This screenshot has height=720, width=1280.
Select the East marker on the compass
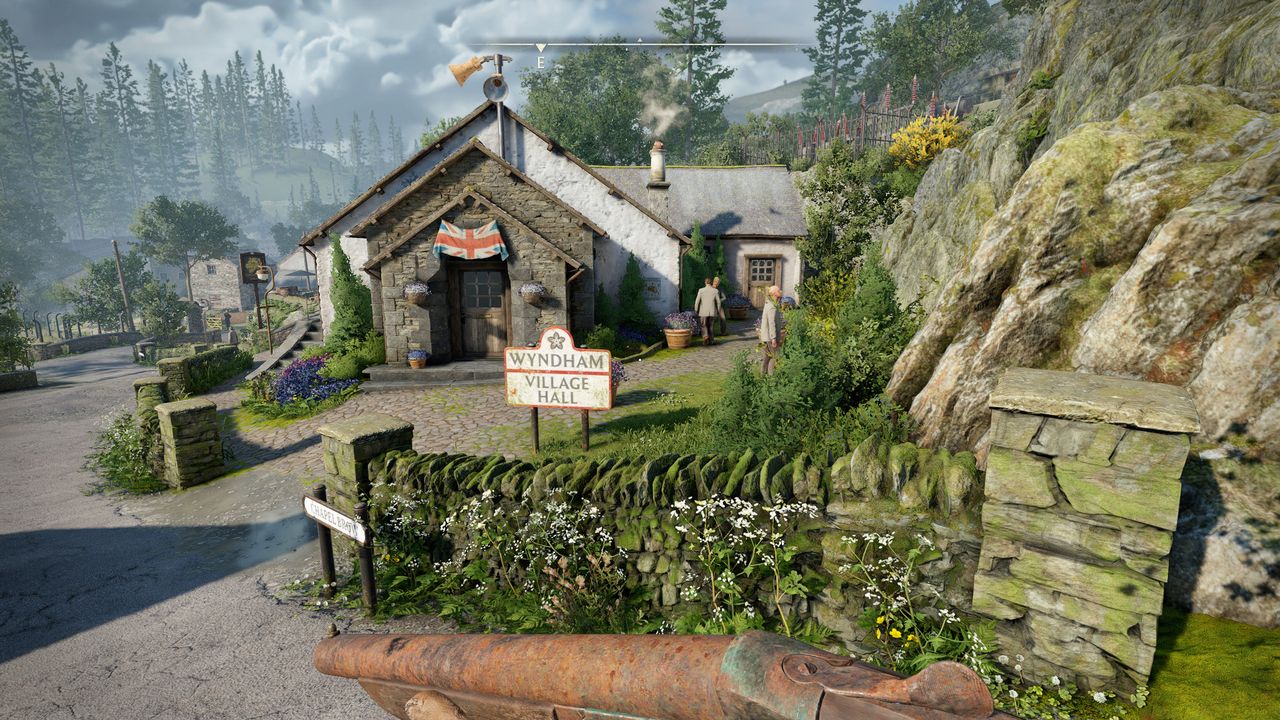point(540,61)
